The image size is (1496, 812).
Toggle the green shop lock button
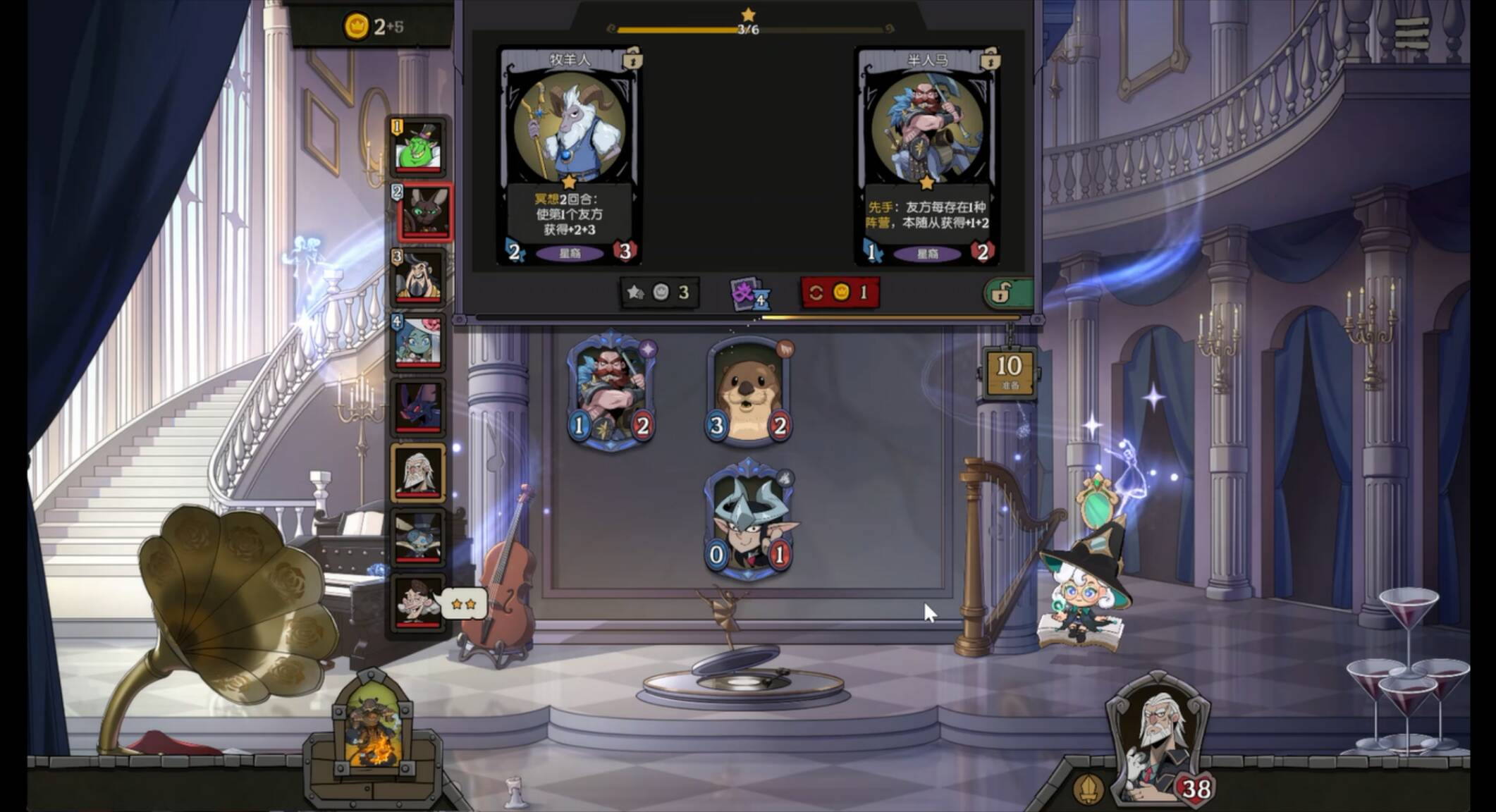[1008, 293]
